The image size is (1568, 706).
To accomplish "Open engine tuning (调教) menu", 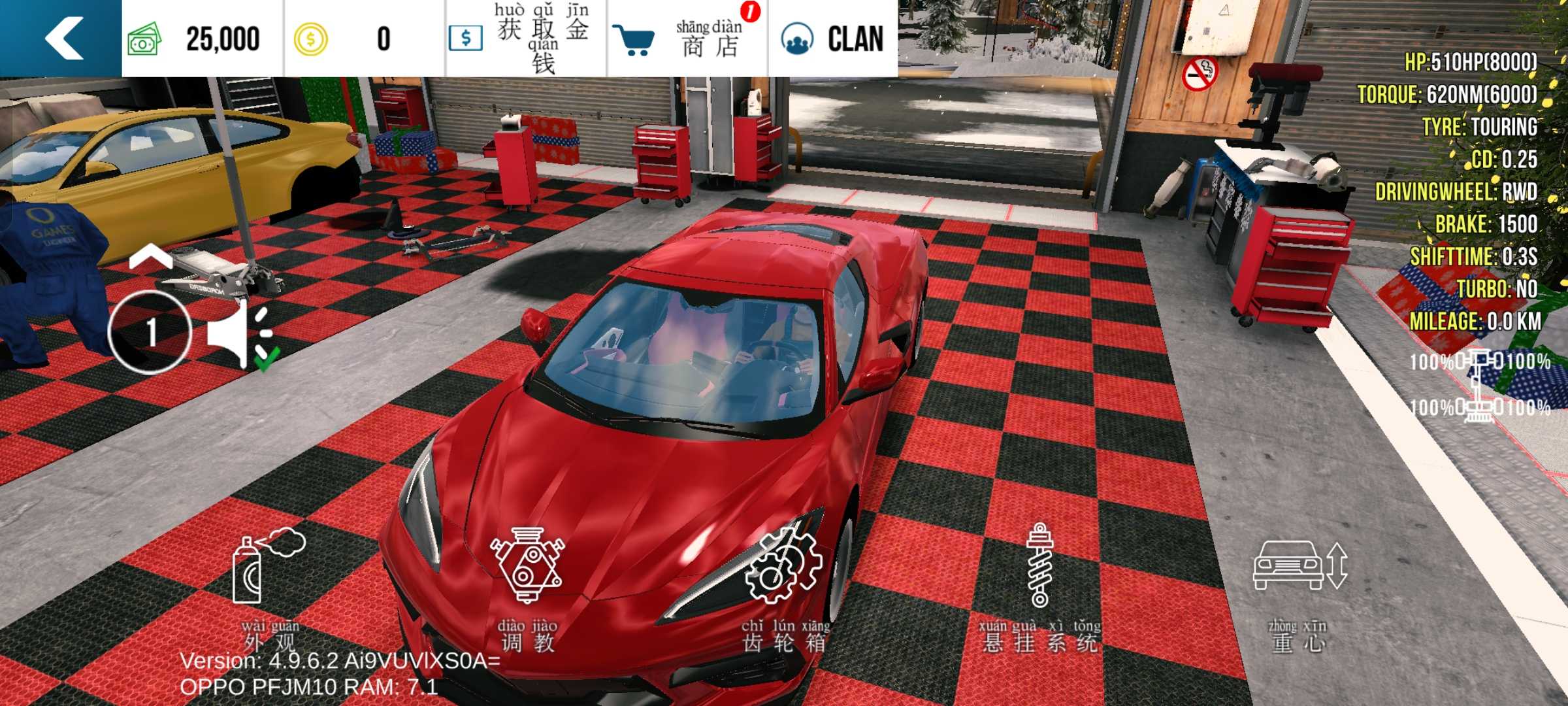I will (x=528, y=588).
